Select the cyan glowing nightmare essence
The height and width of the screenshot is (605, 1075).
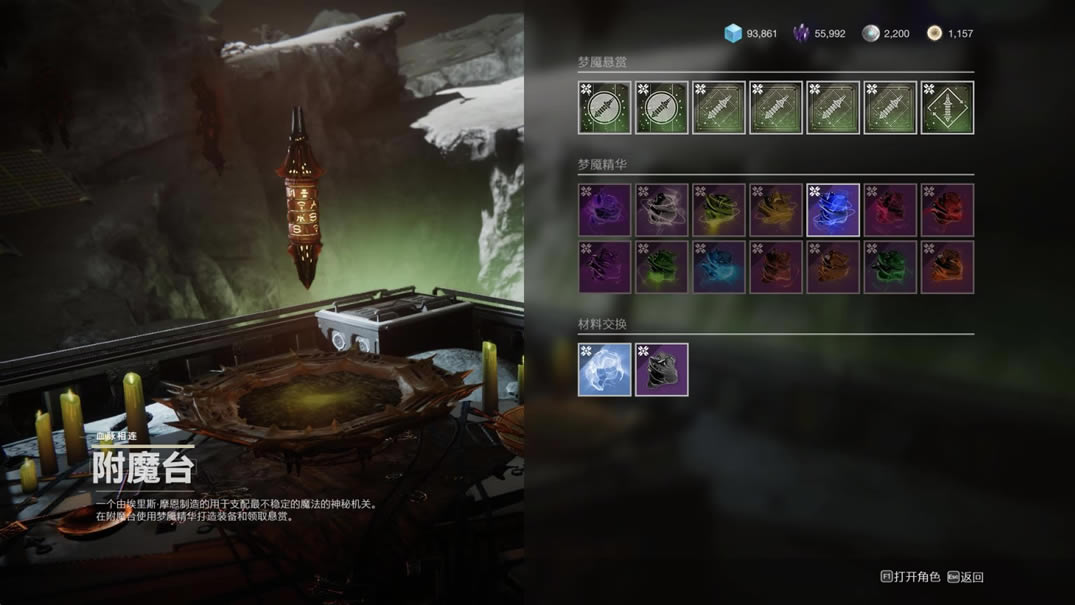[719, 267]
